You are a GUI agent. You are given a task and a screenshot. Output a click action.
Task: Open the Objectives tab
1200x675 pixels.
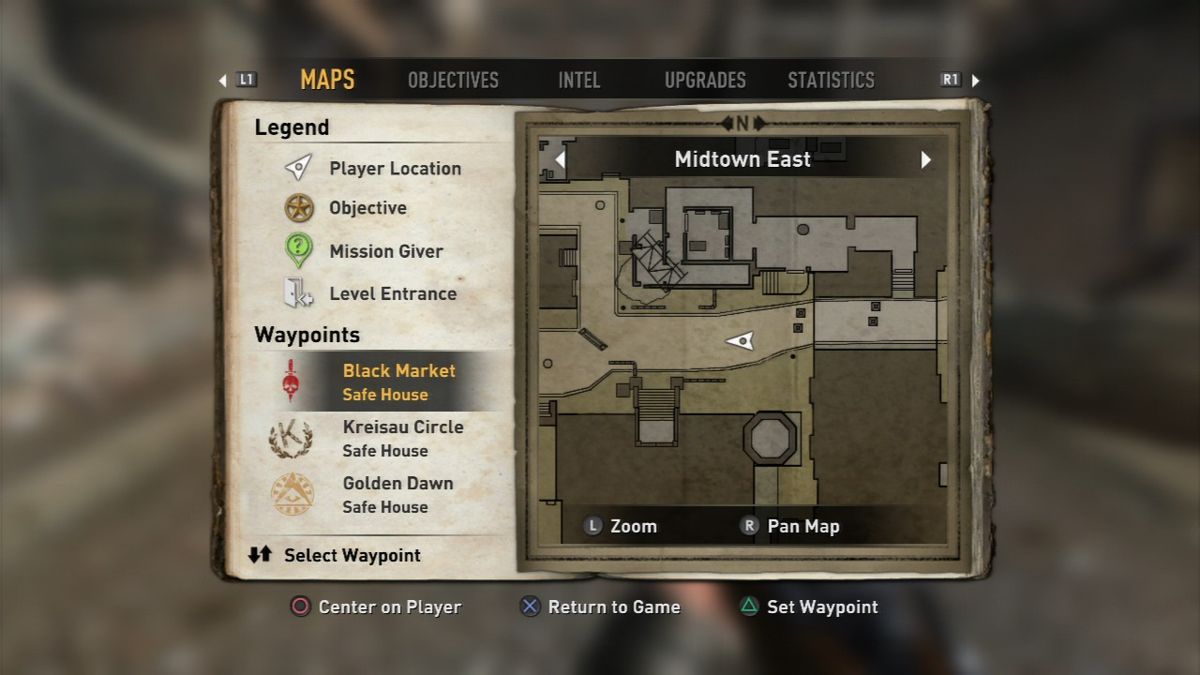click(x=453, y=80)
